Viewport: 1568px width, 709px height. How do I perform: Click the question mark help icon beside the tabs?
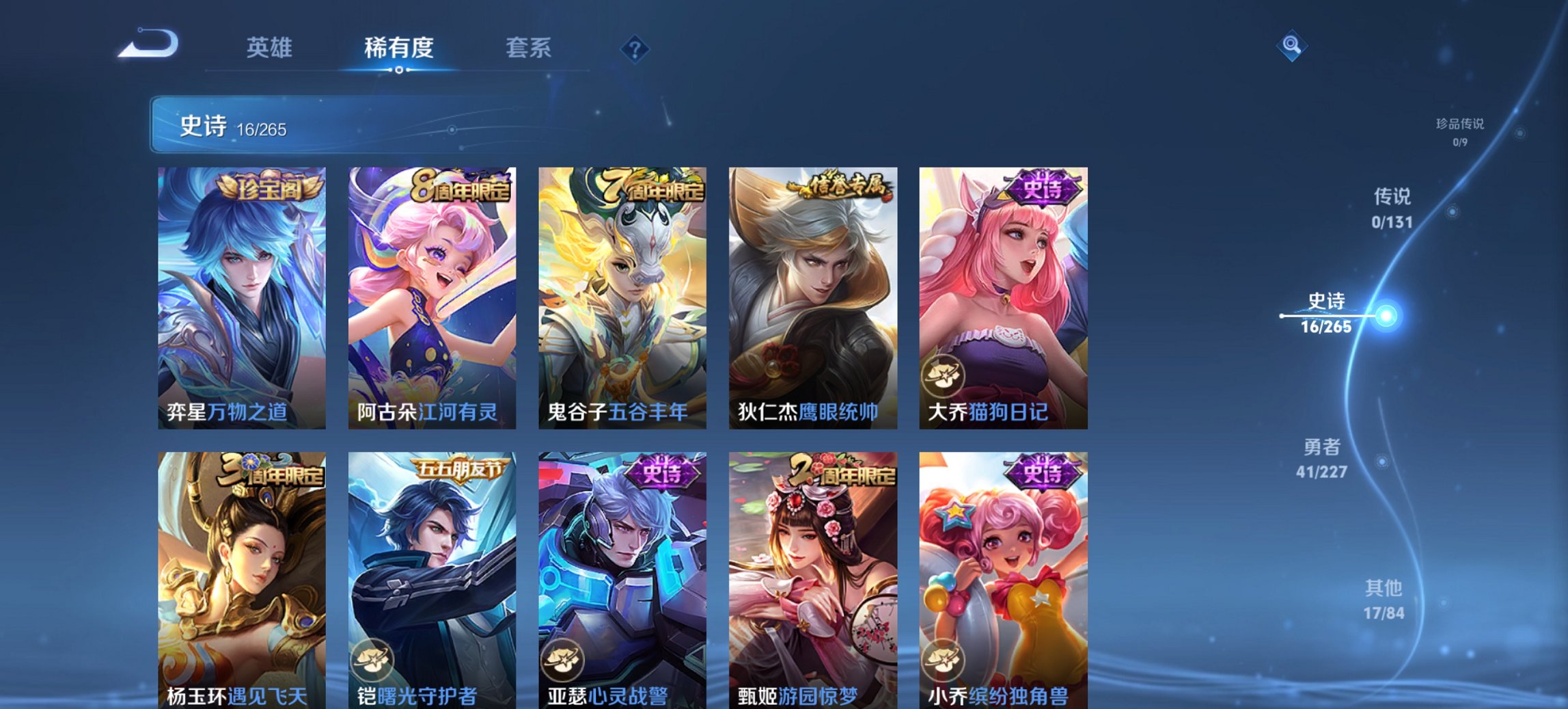(x=636, y=48)
